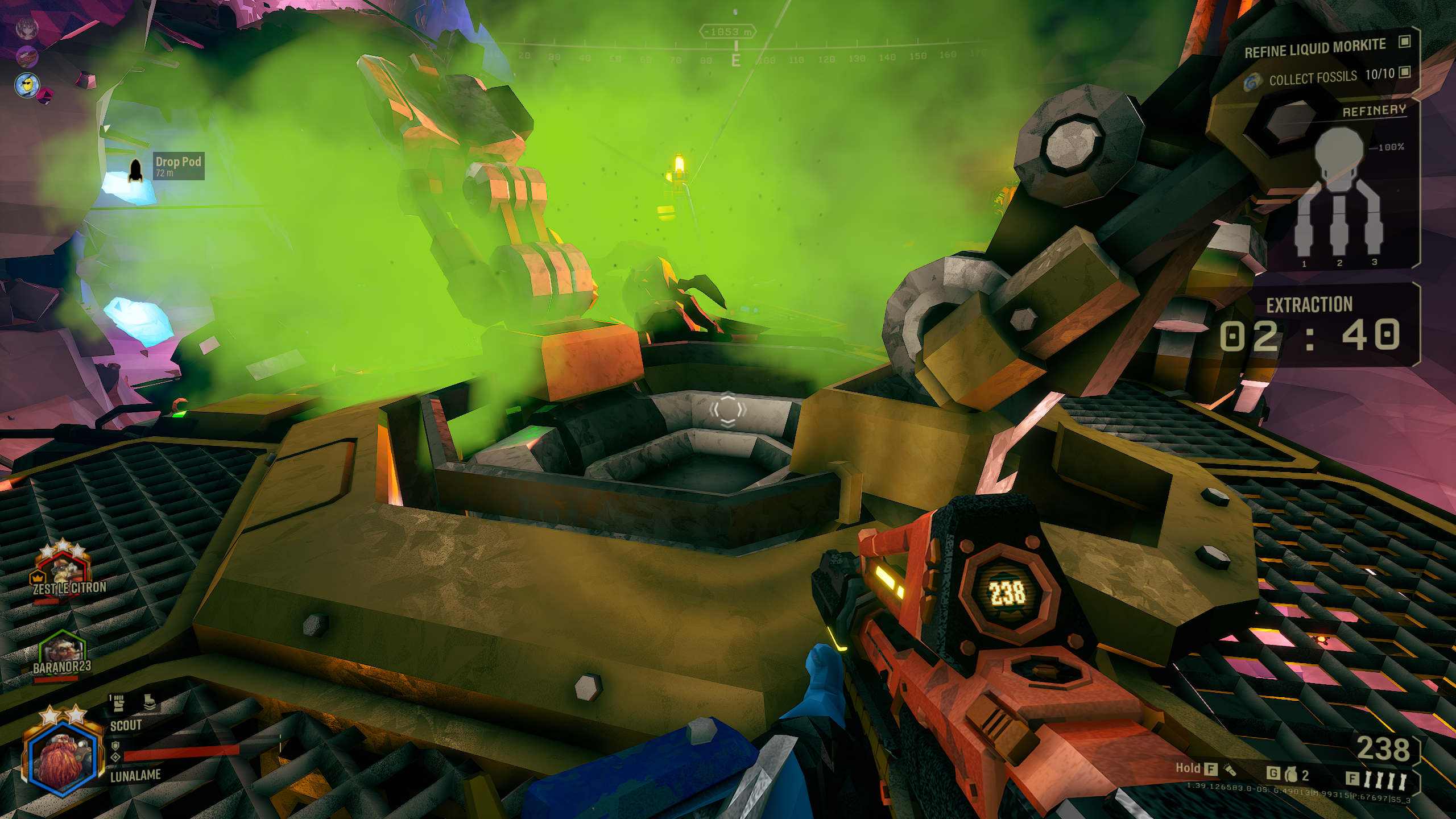This screenshot has width=1456, height=819.
Task: Click the purple cartoon avatar
Action: [26, 56]
